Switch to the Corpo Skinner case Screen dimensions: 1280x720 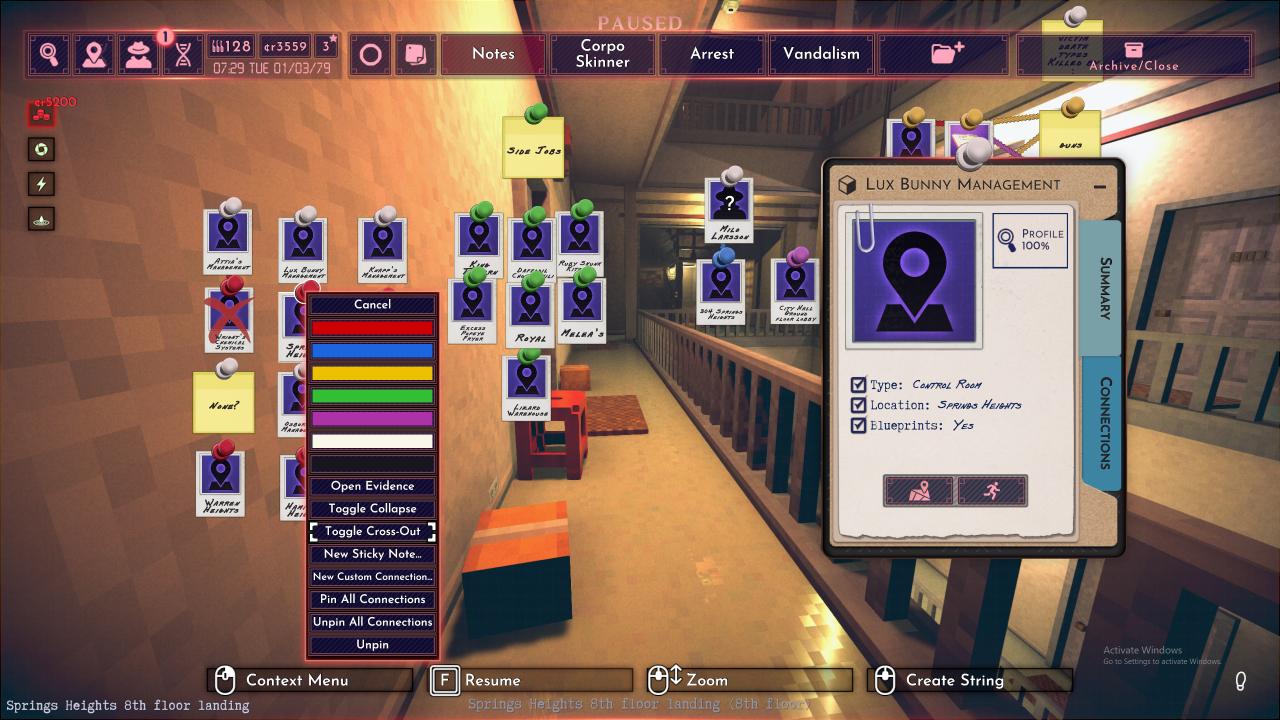pyautogui.click(x=602, y=54)
